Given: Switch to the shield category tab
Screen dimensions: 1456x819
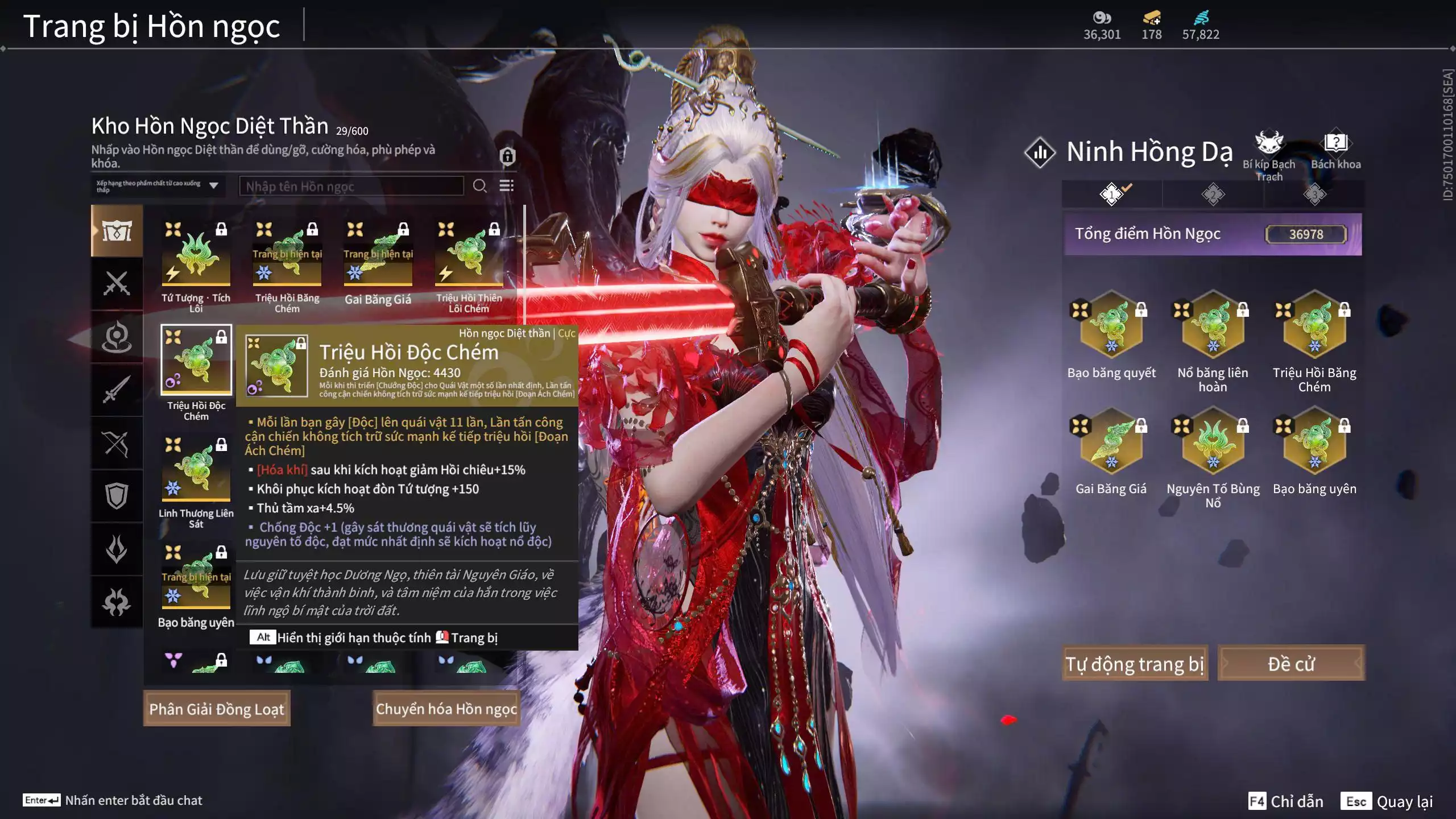Looking at the screenshot, I should [117, 496].
